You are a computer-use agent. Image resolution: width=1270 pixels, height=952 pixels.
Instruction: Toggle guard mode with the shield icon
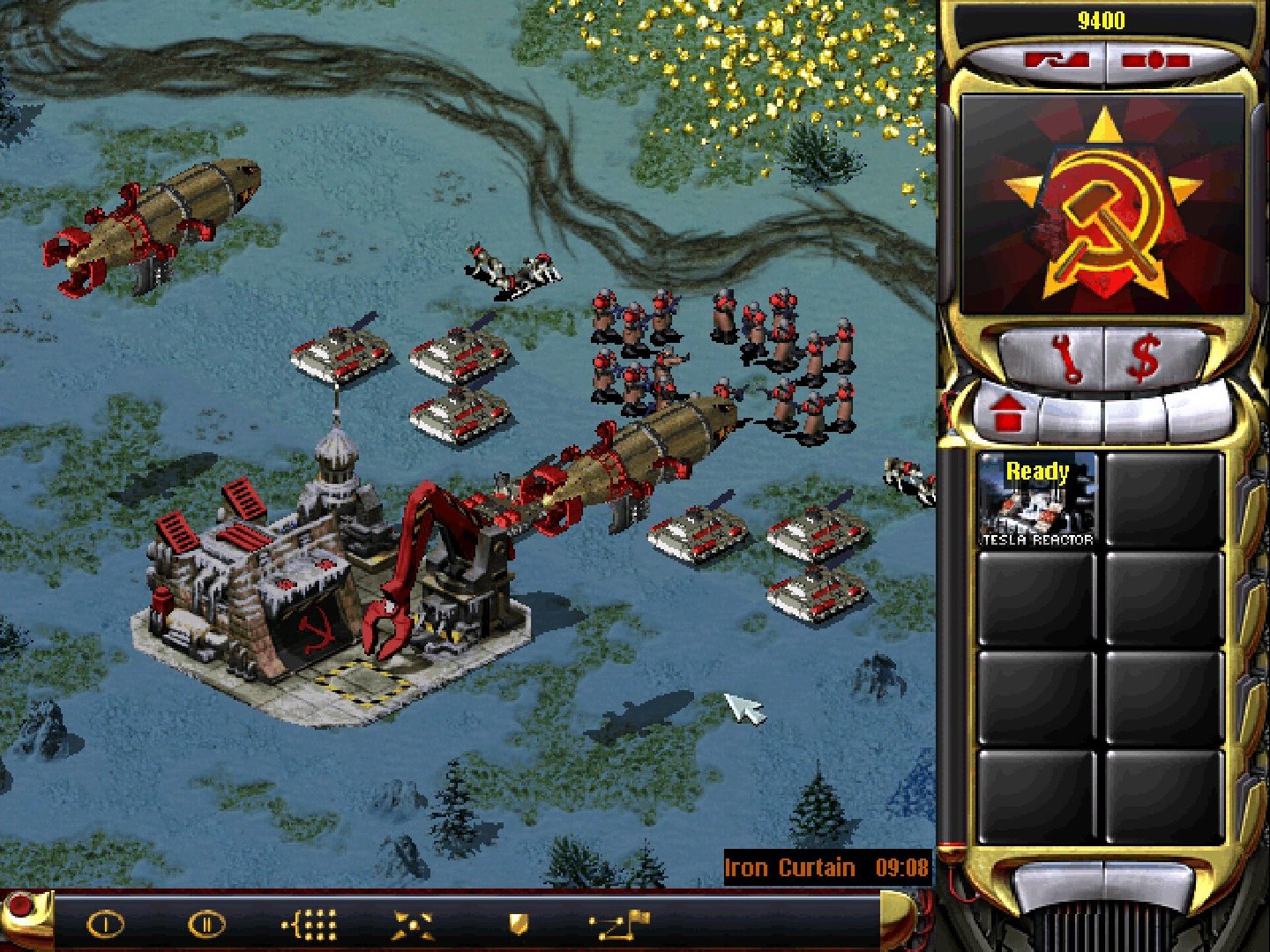click(519, 924)
